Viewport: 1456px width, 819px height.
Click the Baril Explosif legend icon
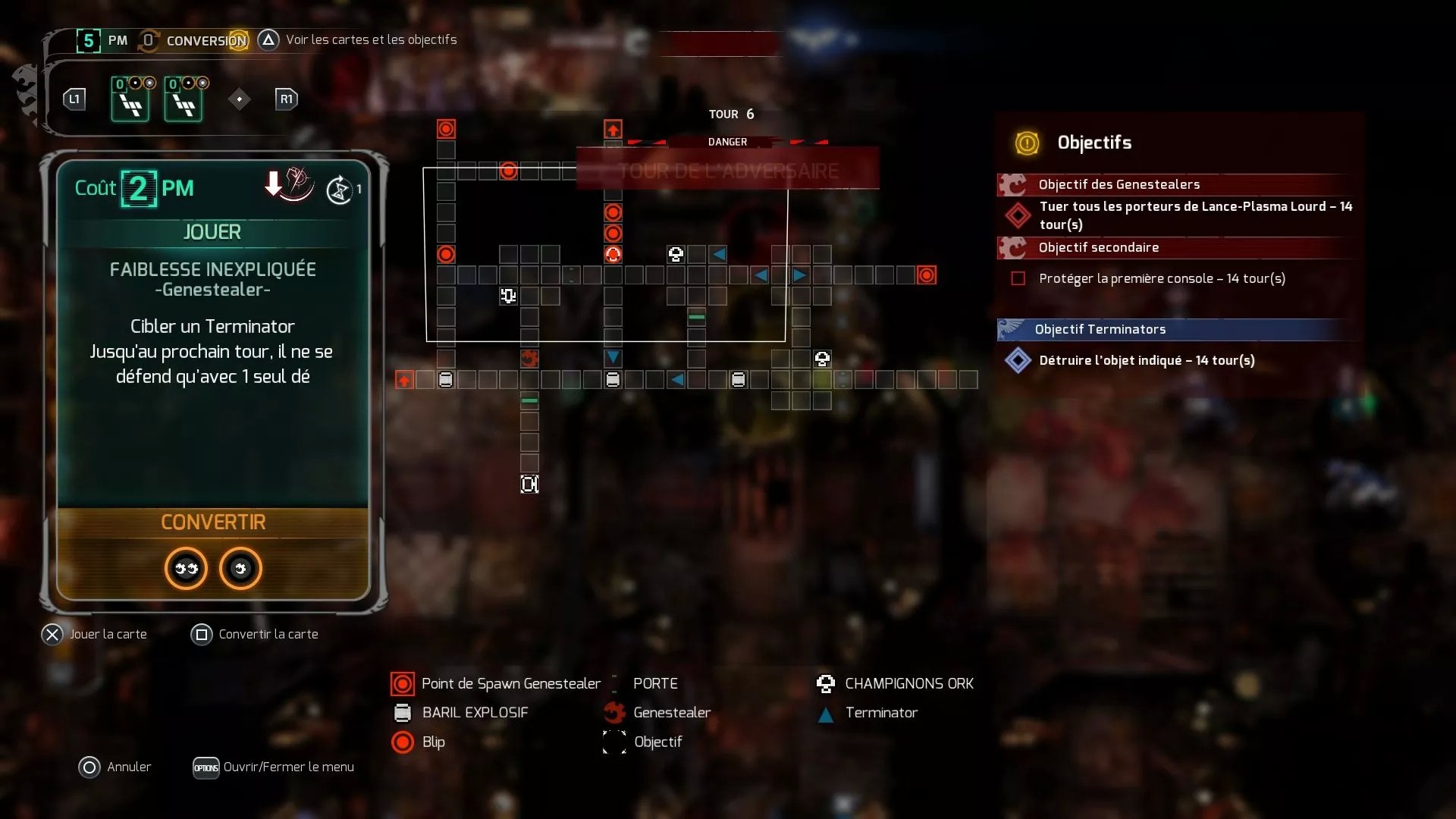[x=403, y=713]
